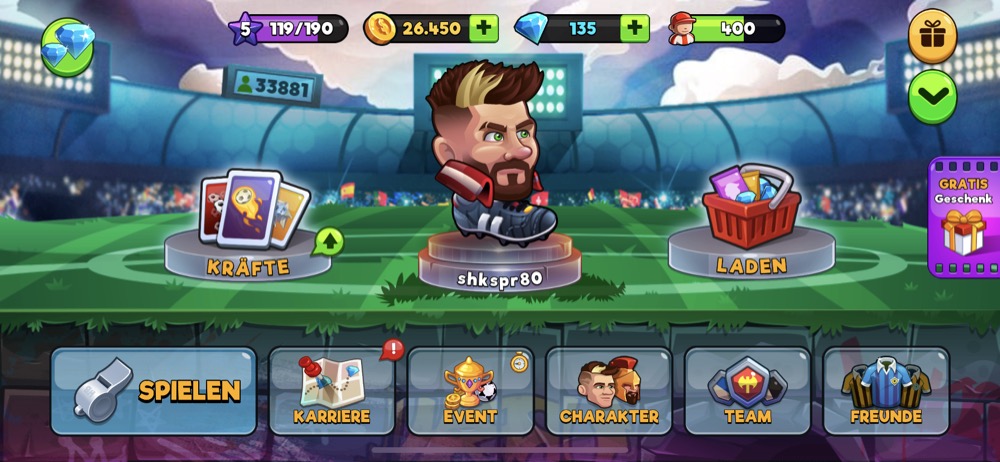Screen dimensions: 1000x462
Task: Open the Event trophy menu
Action: 470,391
